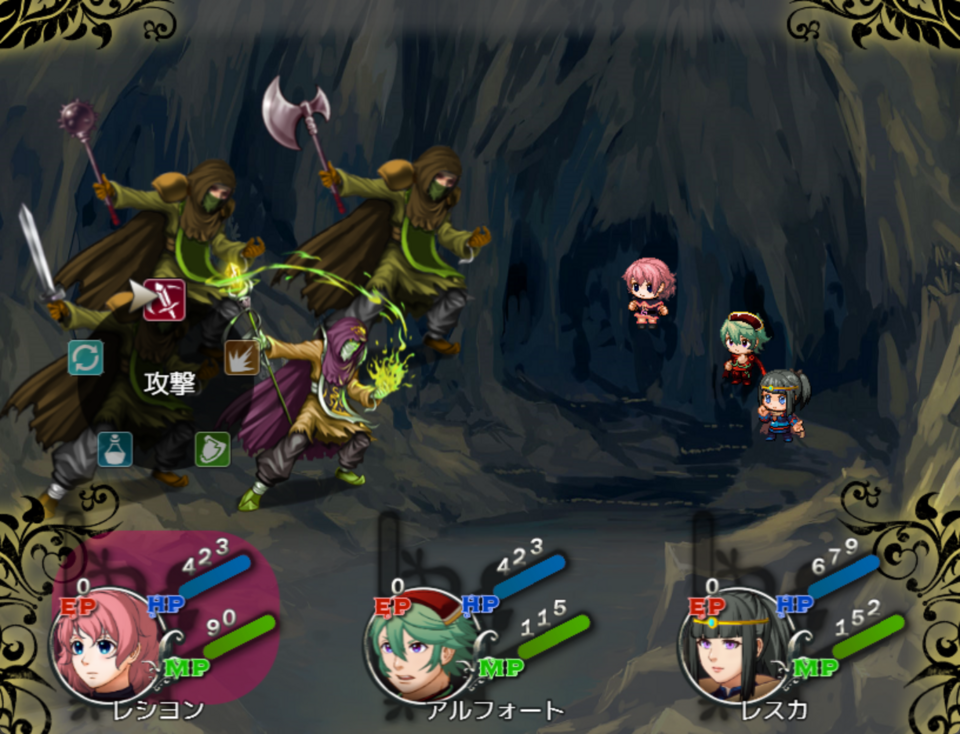Select the red sword Attack command
Image resolution: width=960 pixels, height=734 pixels.
pyautogui.click(x=164, y=300)
